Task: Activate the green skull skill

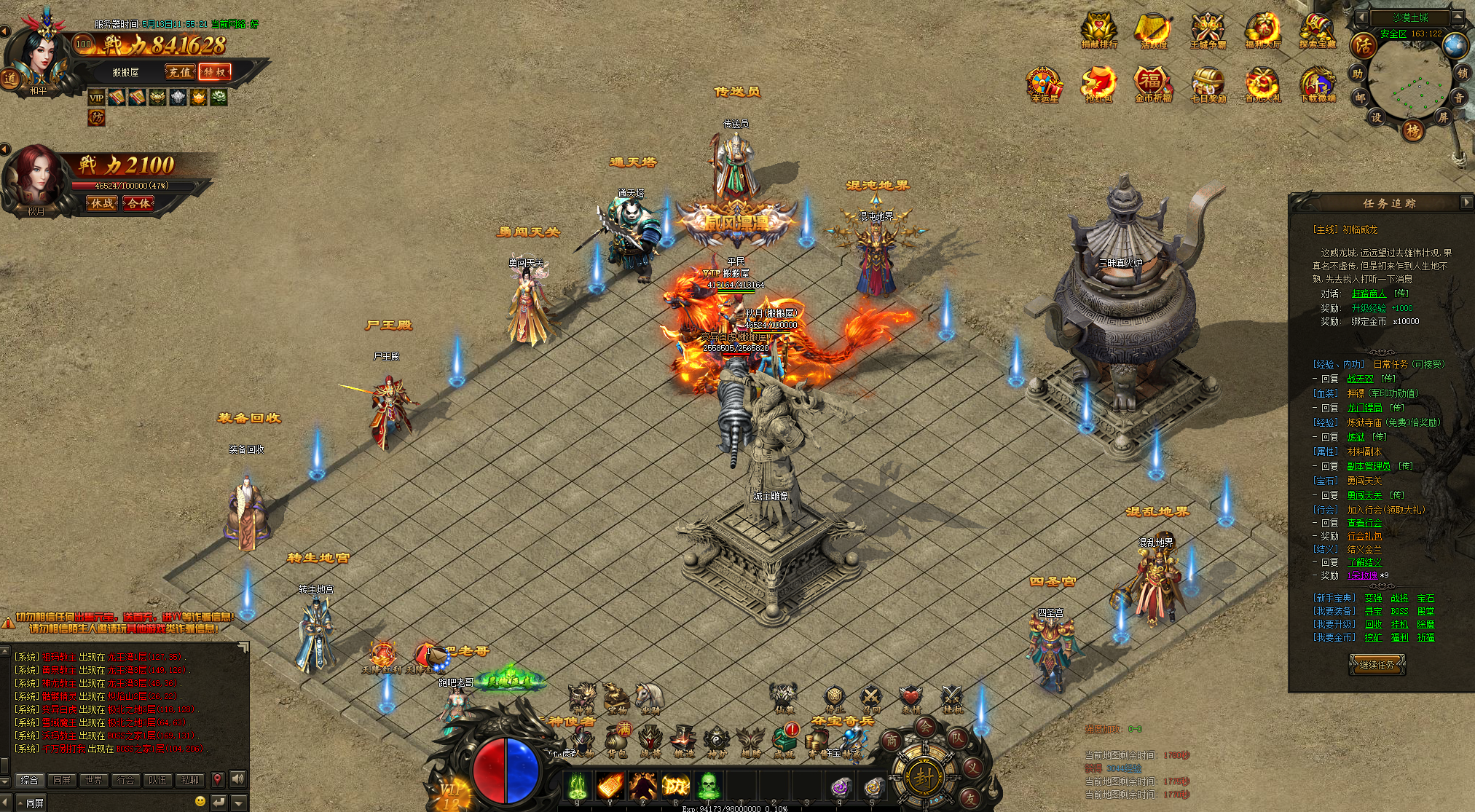Action: 707,787
